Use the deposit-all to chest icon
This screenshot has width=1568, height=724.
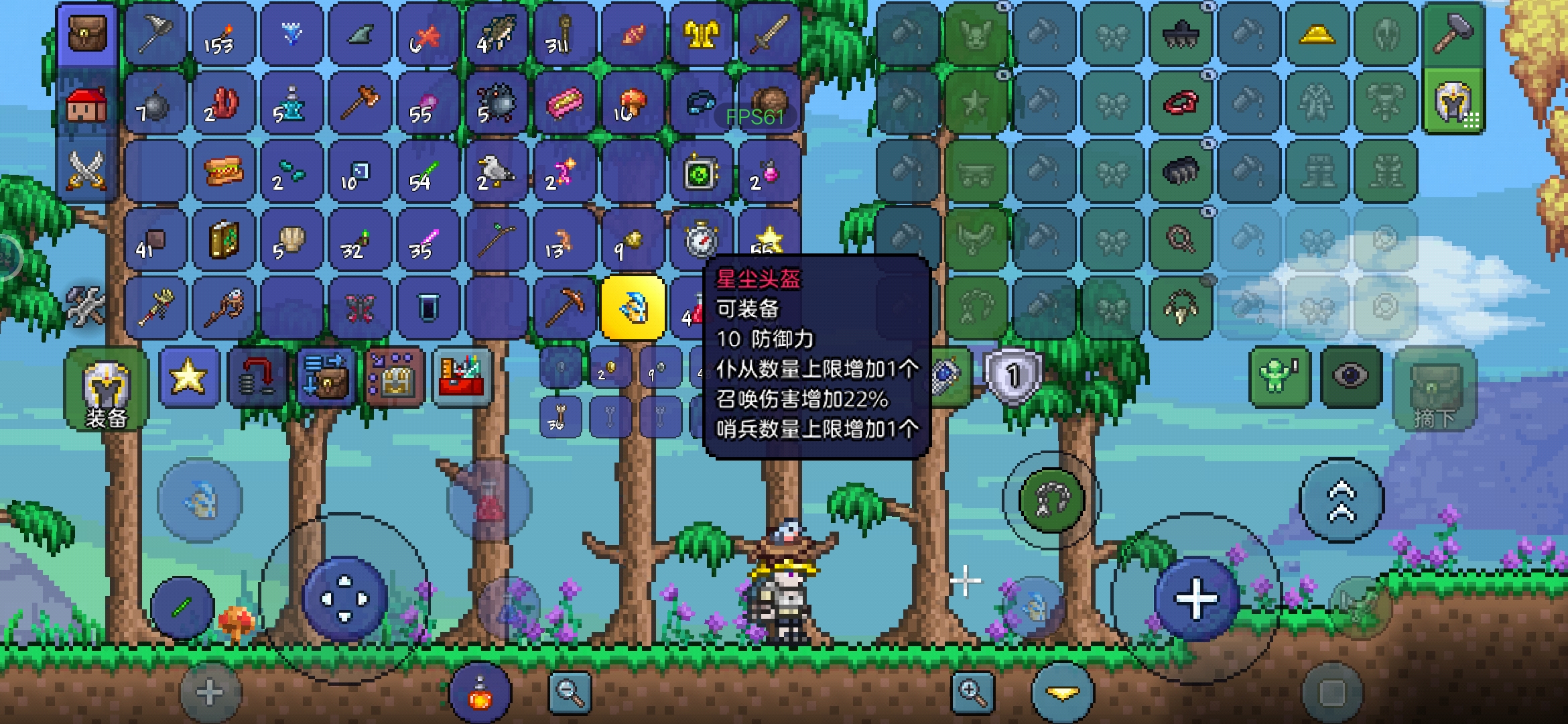(326, 377)
